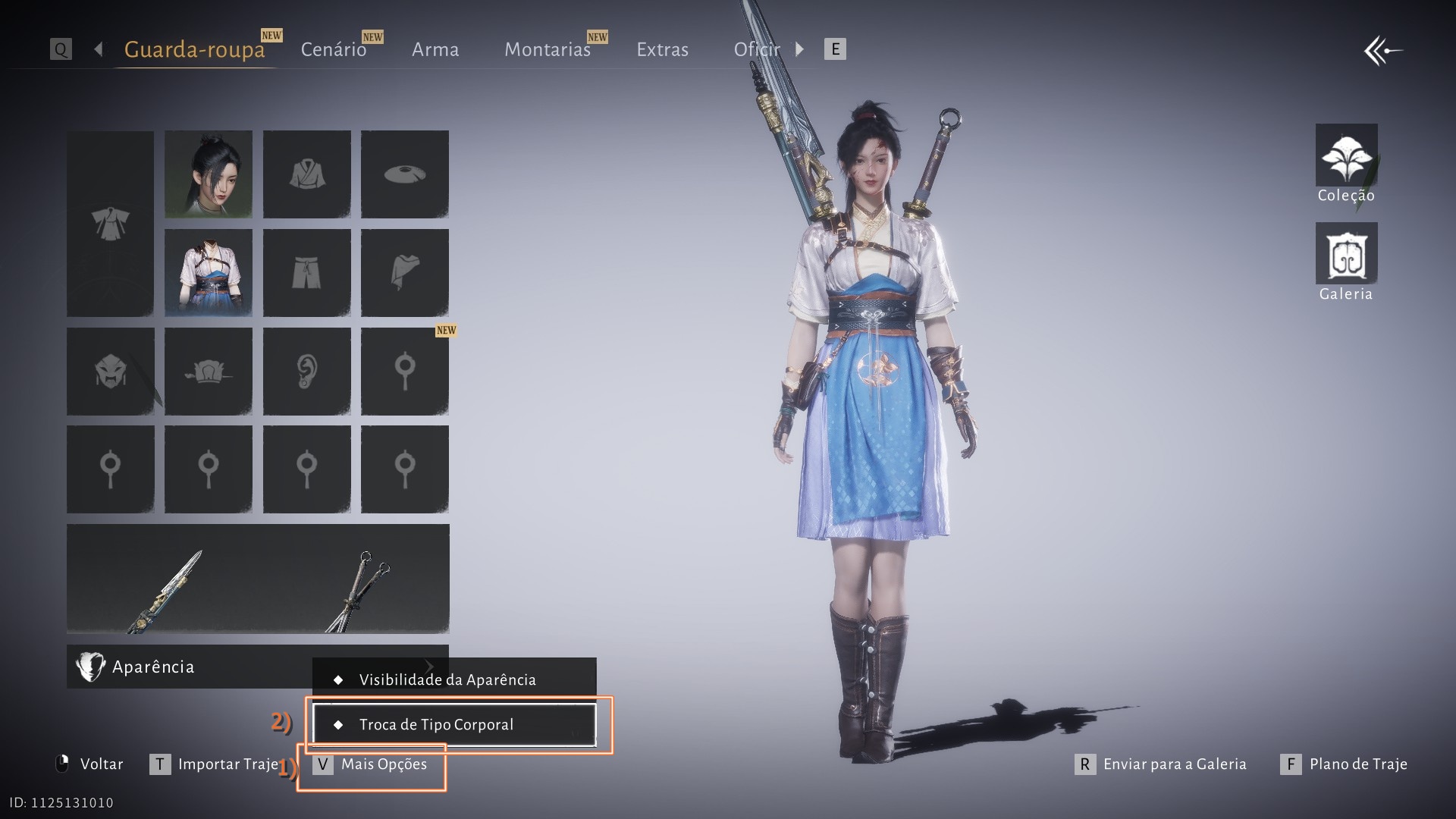Select the hairstyle portrait slot

pyautogui.click(x=209, y=174)
